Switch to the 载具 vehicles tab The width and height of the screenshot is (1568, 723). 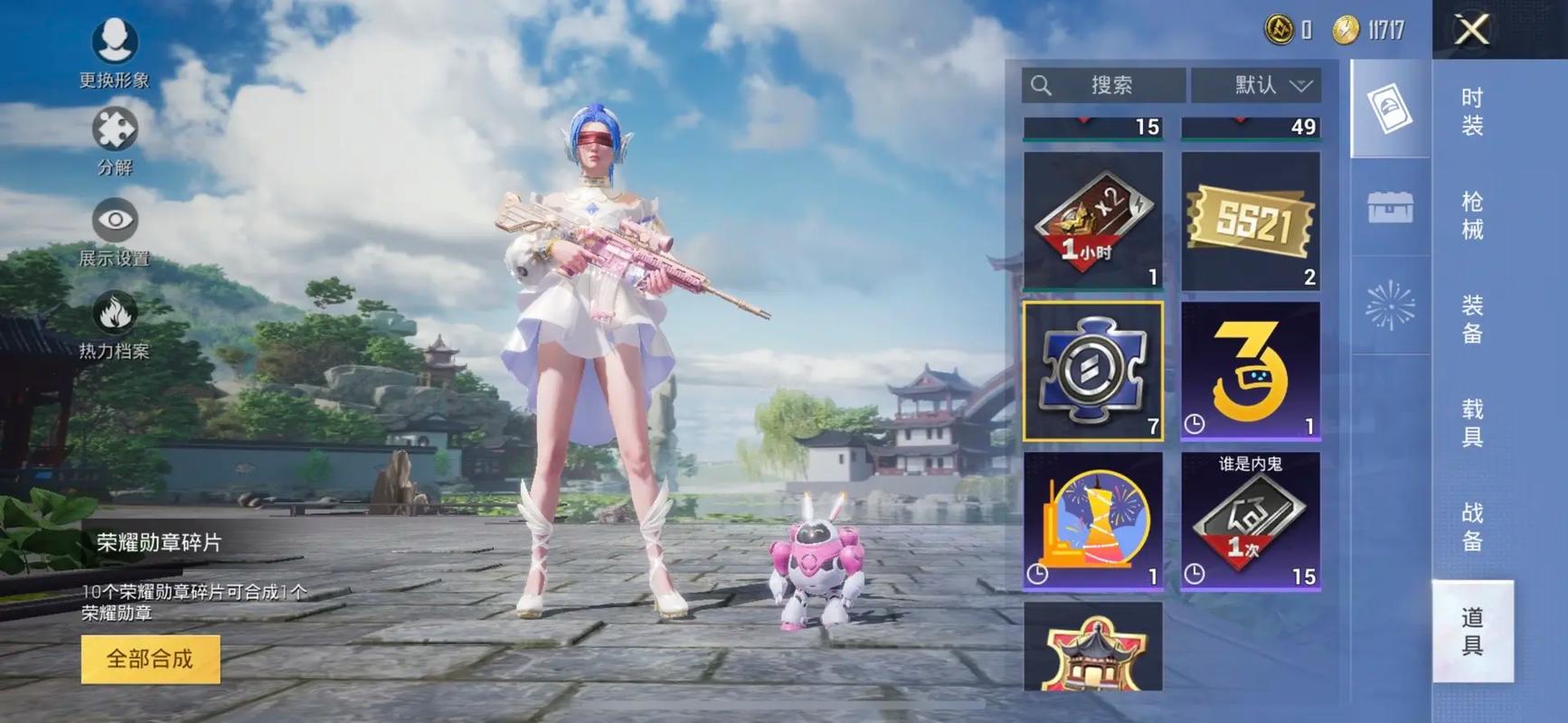[1472, 423]
